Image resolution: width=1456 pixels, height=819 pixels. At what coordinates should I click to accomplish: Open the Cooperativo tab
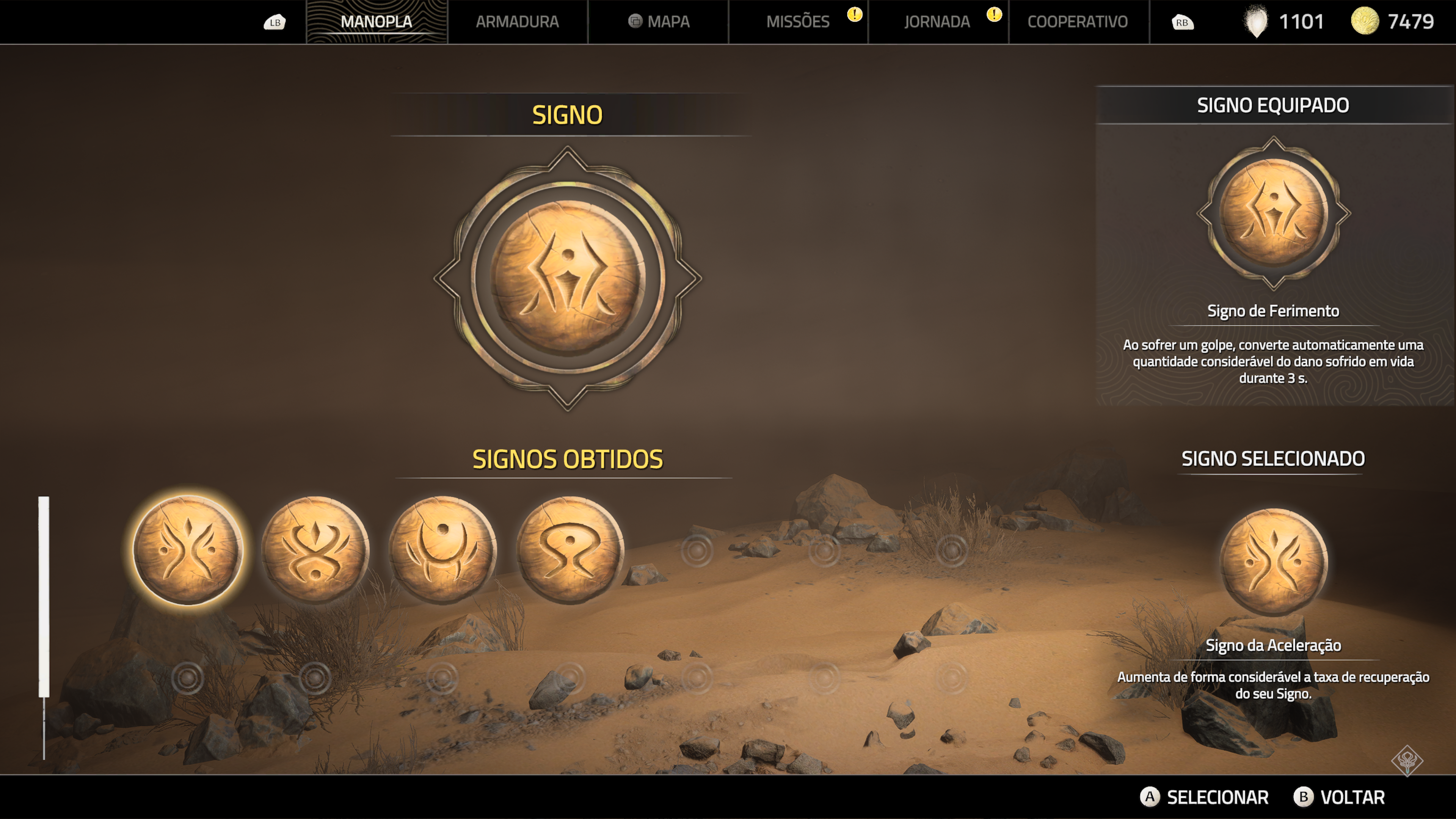[1077, 22]
